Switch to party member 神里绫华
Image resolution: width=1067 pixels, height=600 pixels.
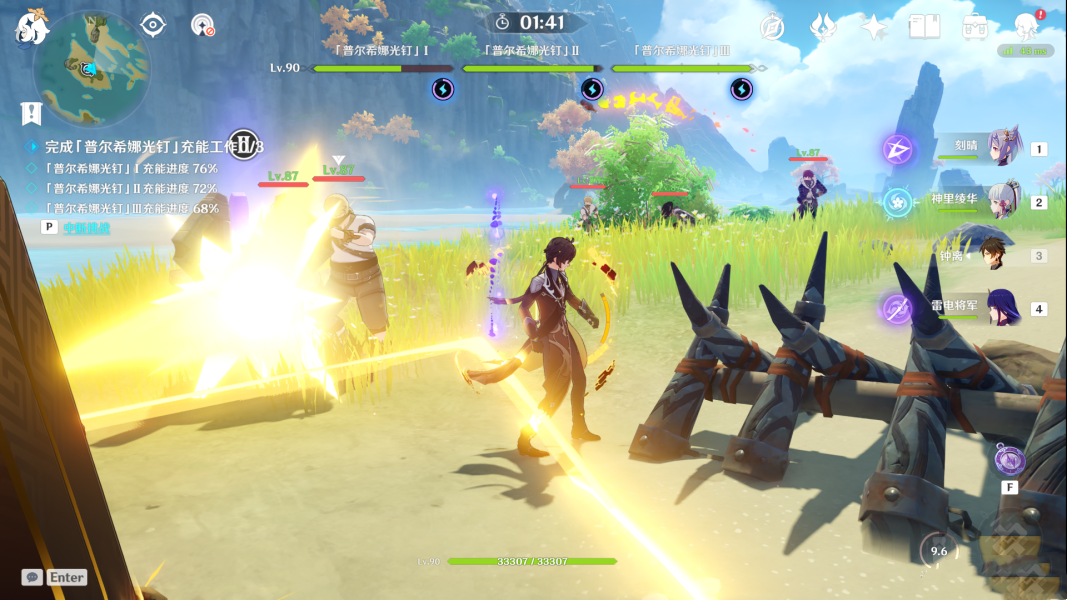[1003, 202]
